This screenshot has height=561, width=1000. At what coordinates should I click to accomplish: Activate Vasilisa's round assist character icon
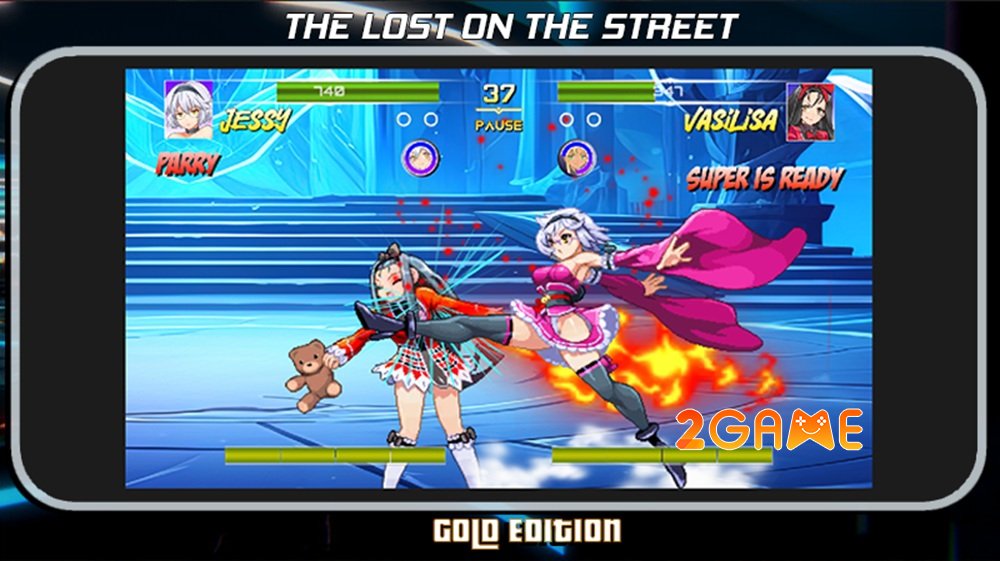pos(576,159)
